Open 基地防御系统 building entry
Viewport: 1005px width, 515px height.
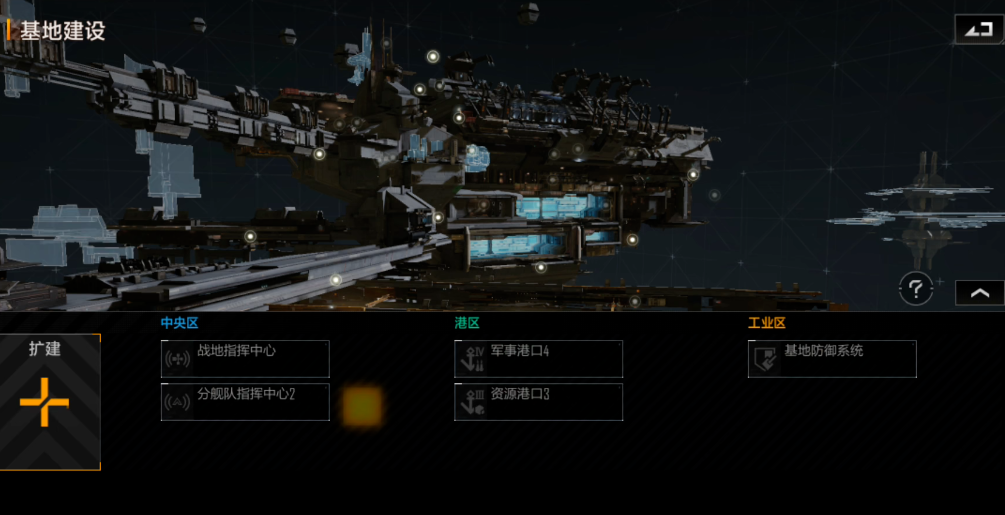[x=832, y=359]
